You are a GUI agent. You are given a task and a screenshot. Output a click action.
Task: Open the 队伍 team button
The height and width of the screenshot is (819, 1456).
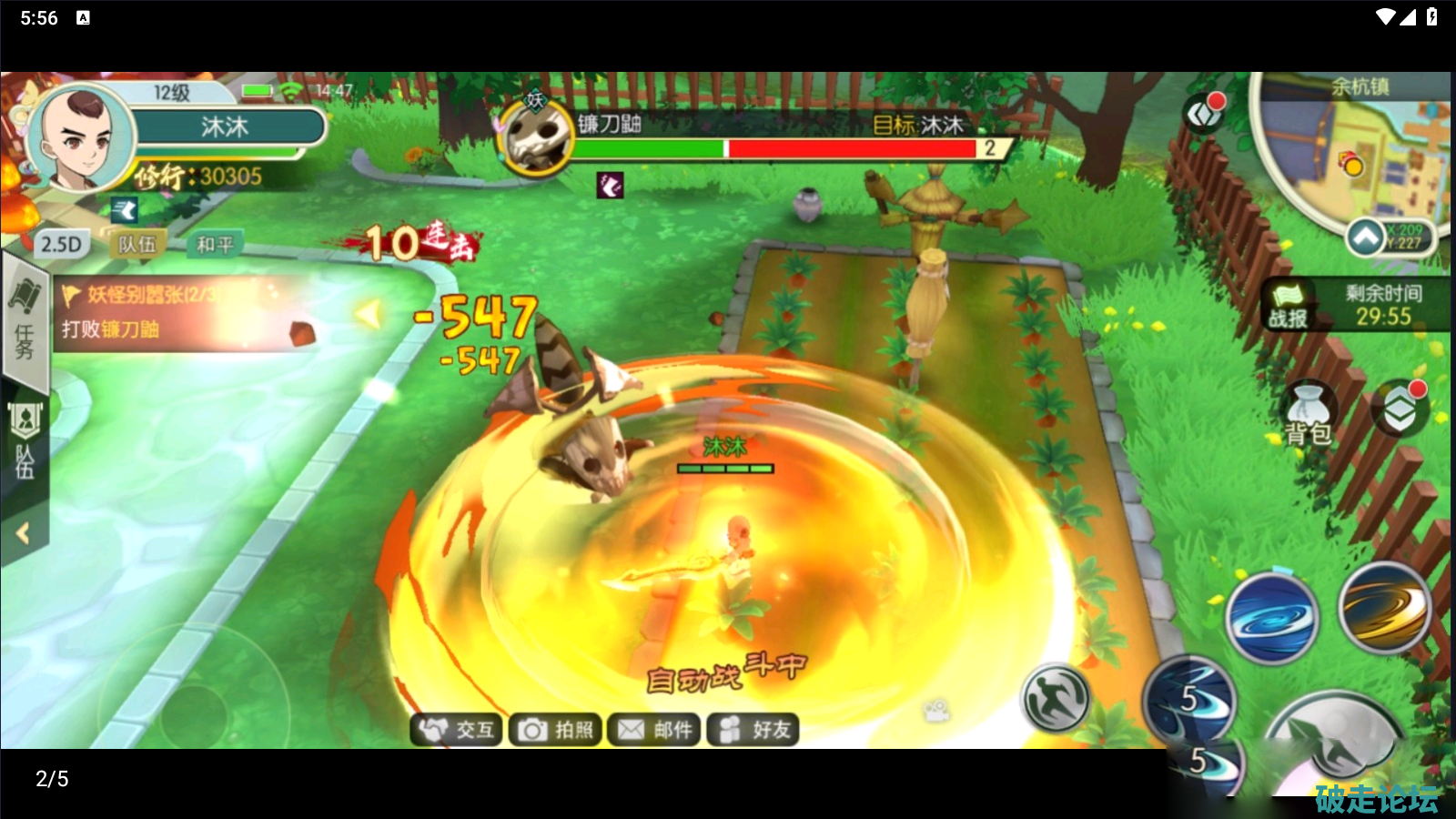[x=137, y=244]
